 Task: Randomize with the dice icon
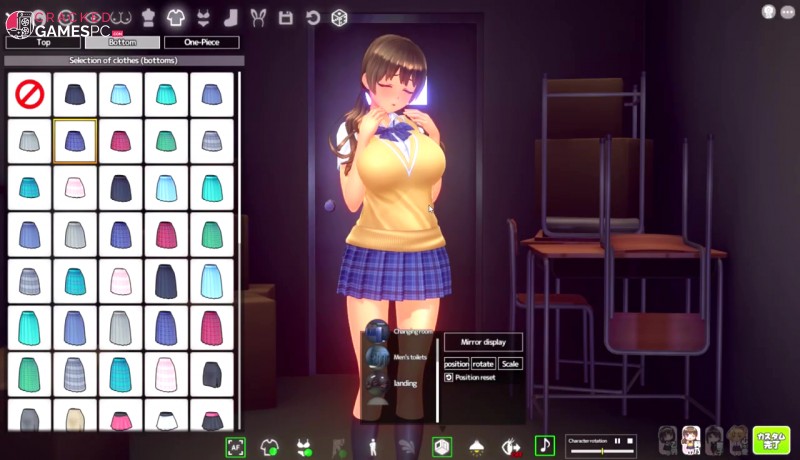coord(340,18)
